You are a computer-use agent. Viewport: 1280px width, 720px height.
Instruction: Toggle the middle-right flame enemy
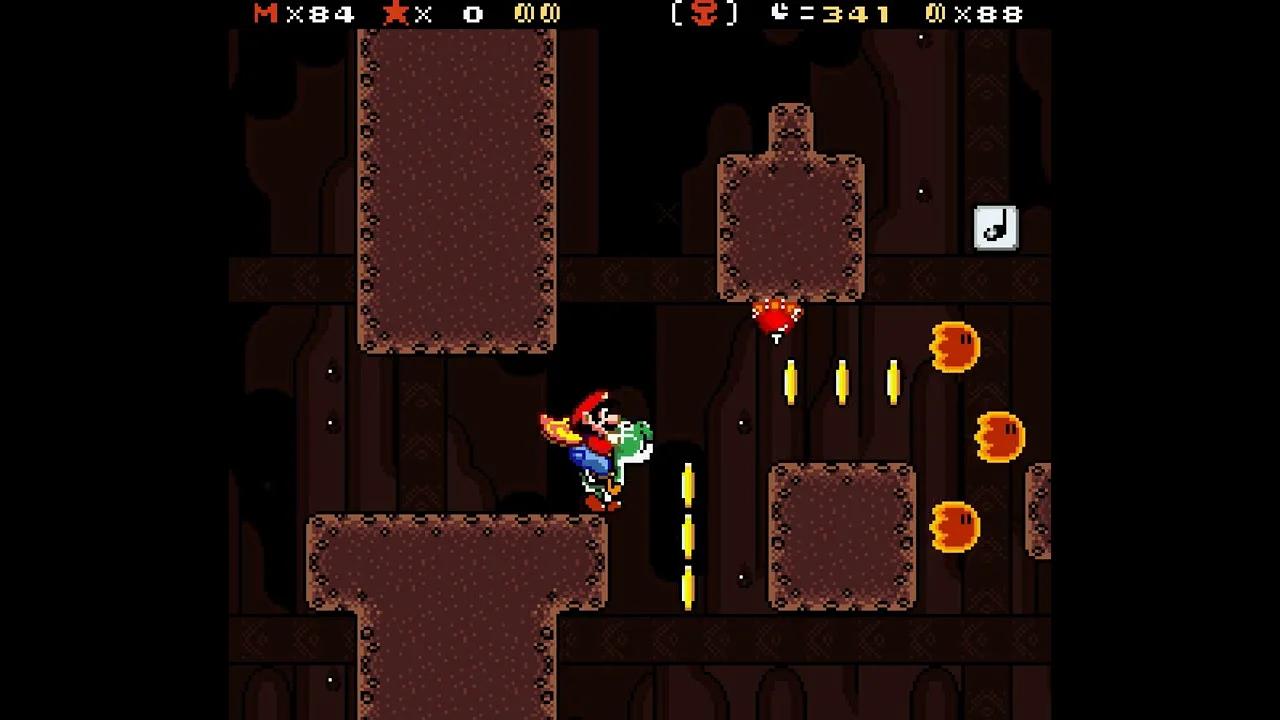1000,438
